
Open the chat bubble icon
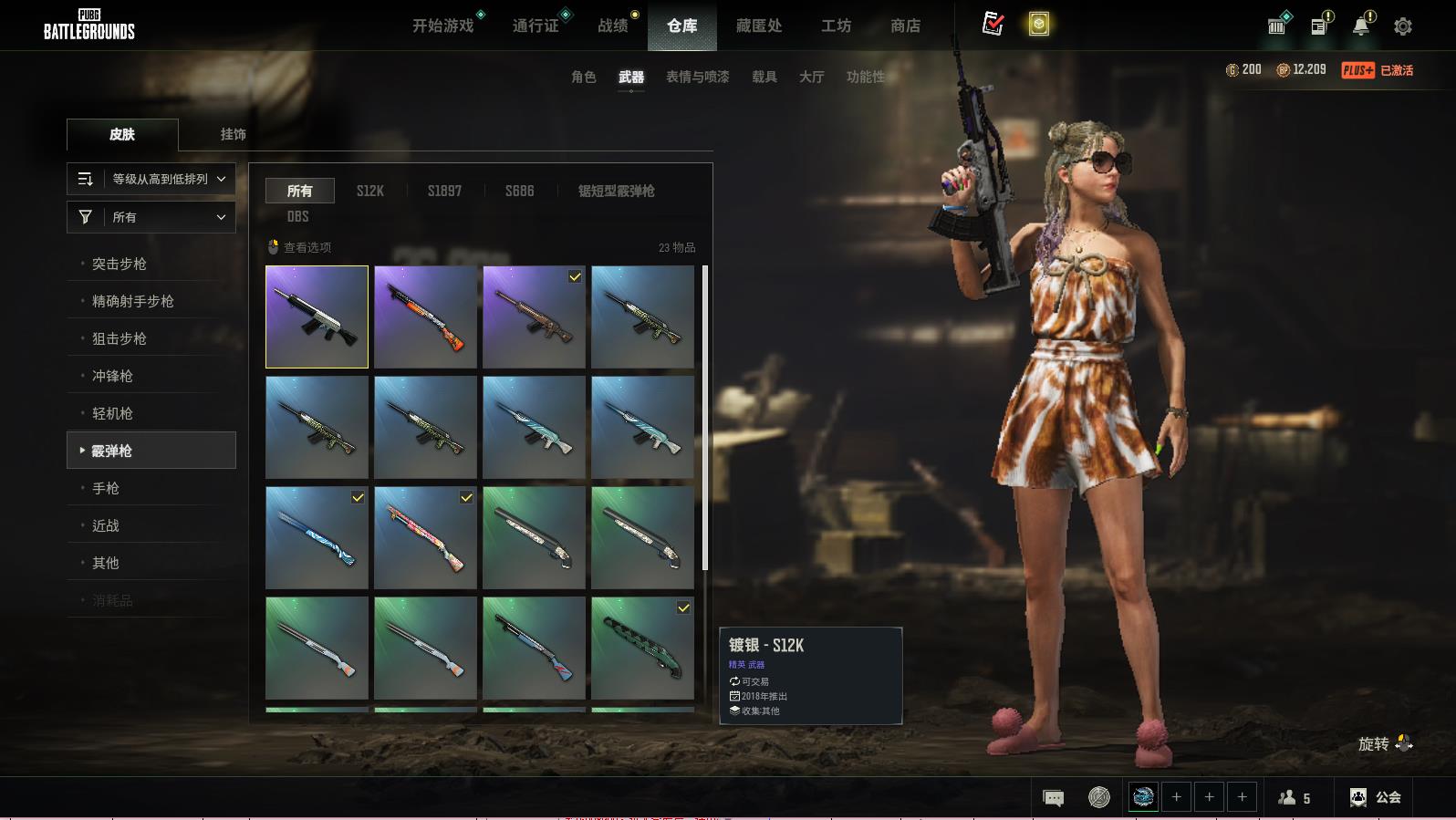click(x=1053, y=798)
